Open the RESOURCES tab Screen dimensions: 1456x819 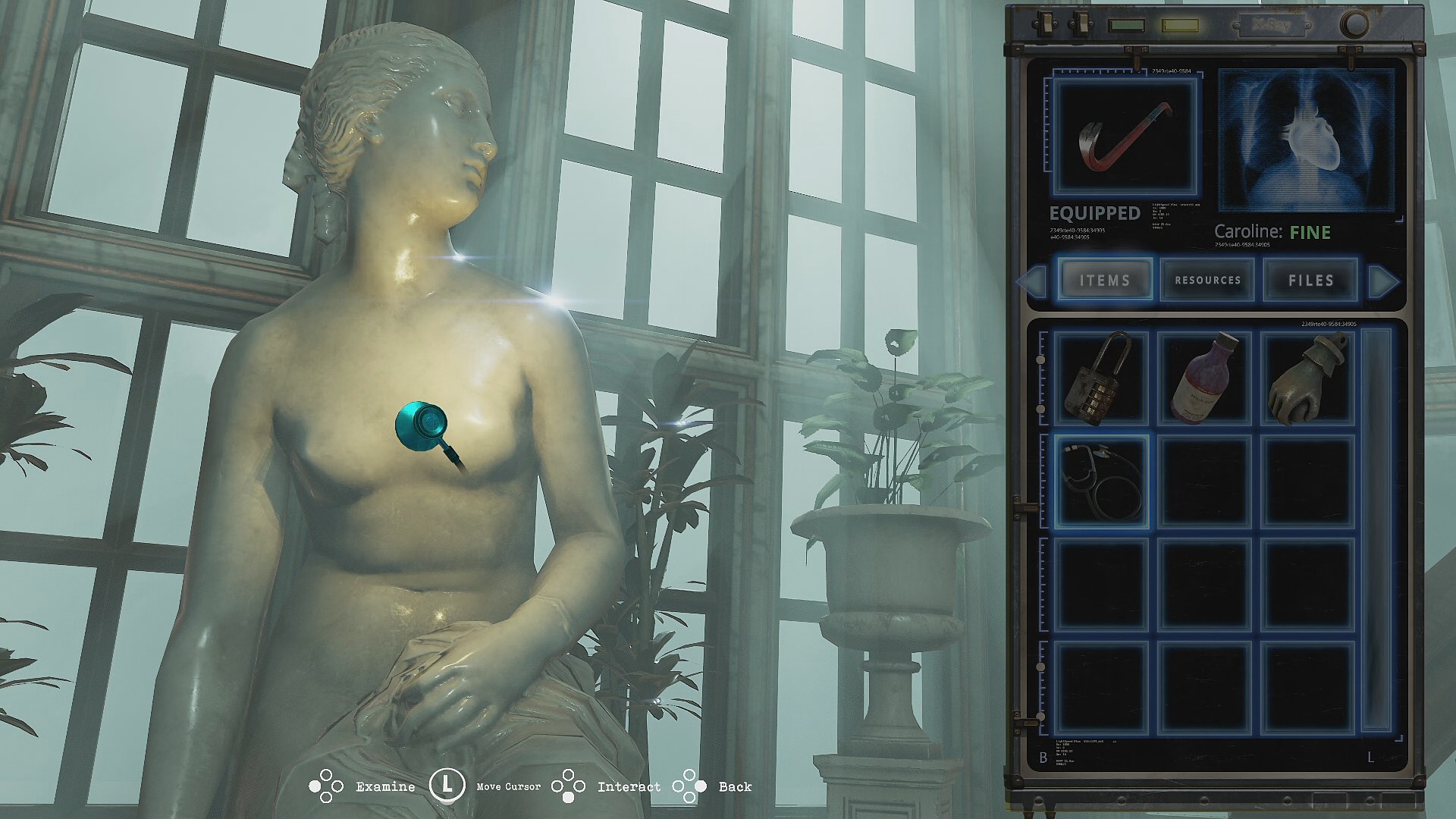(1207, 280)
